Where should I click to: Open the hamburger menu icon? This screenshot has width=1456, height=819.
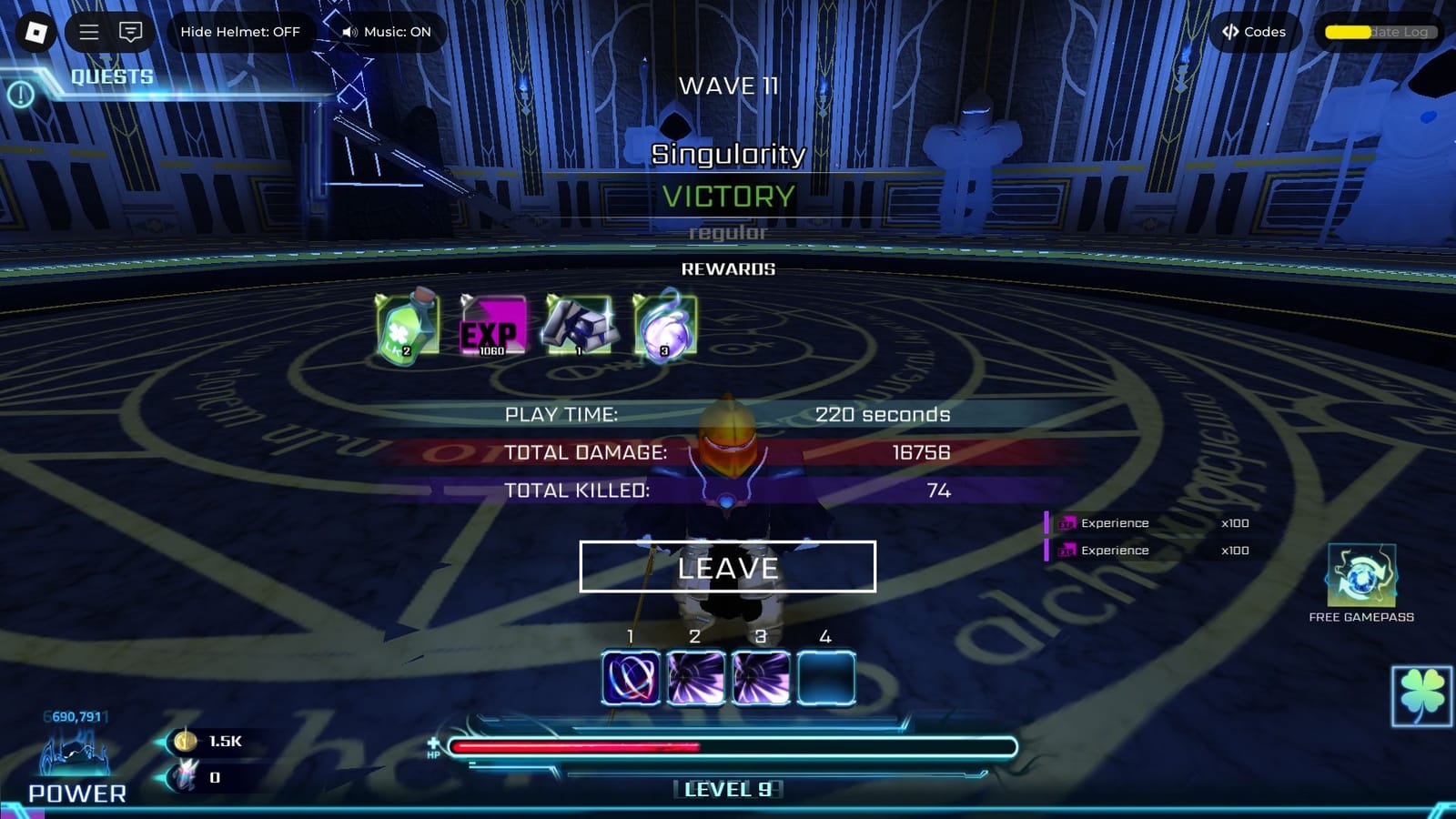pyautogui.click(x=89, y=32)
